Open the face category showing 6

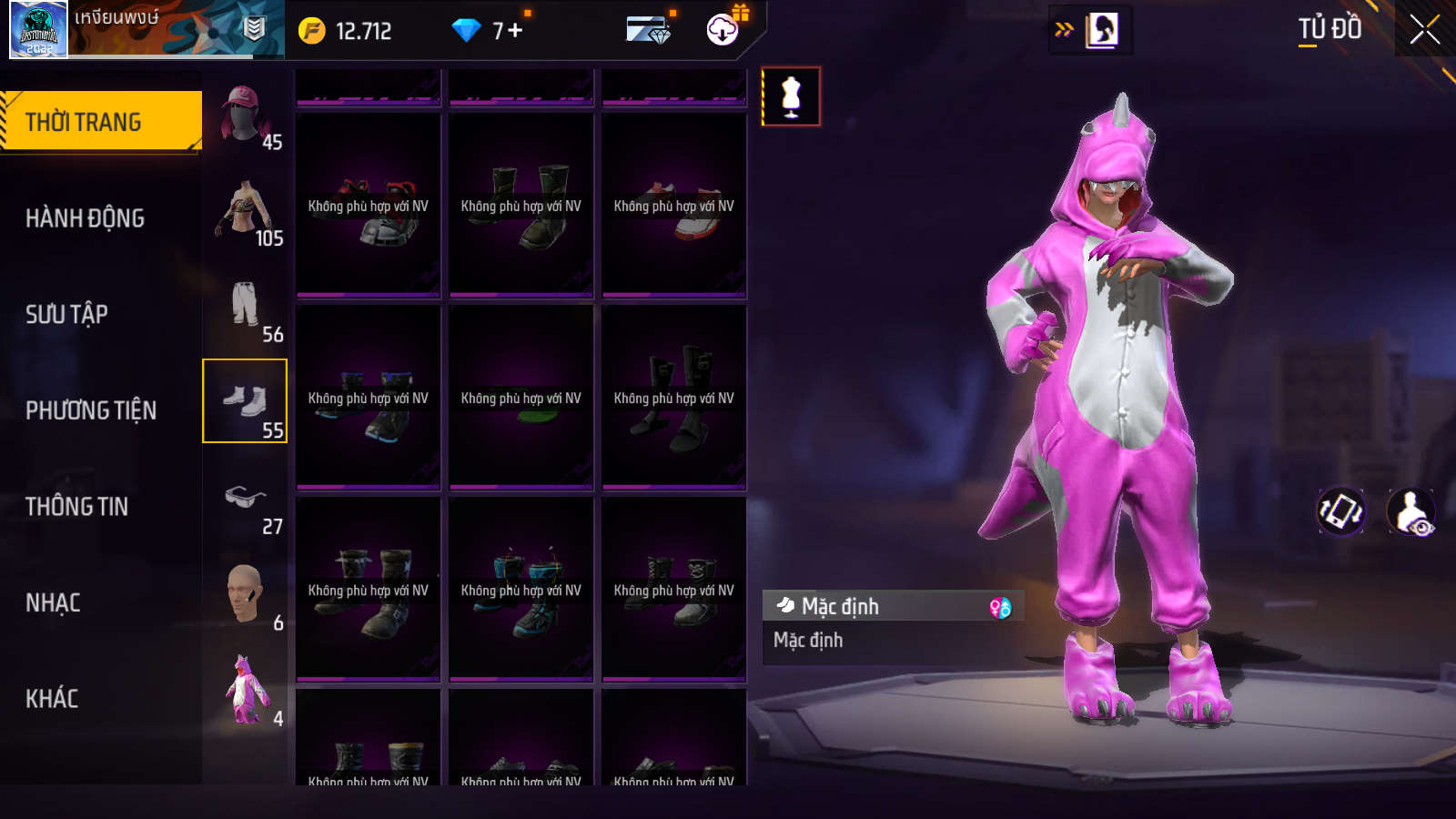click(x=246, y=597)
